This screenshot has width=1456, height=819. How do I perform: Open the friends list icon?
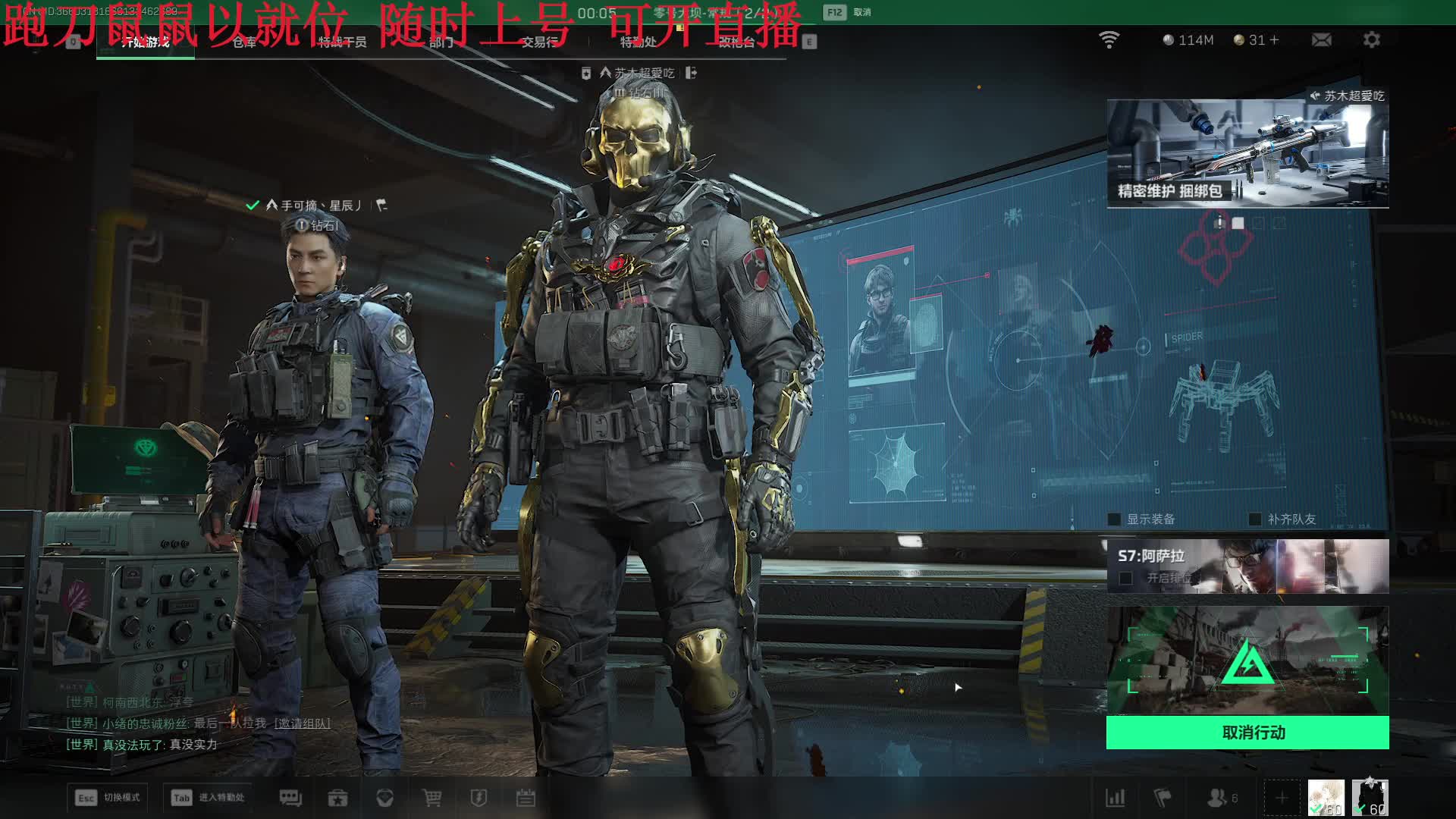click(1218, 798)
